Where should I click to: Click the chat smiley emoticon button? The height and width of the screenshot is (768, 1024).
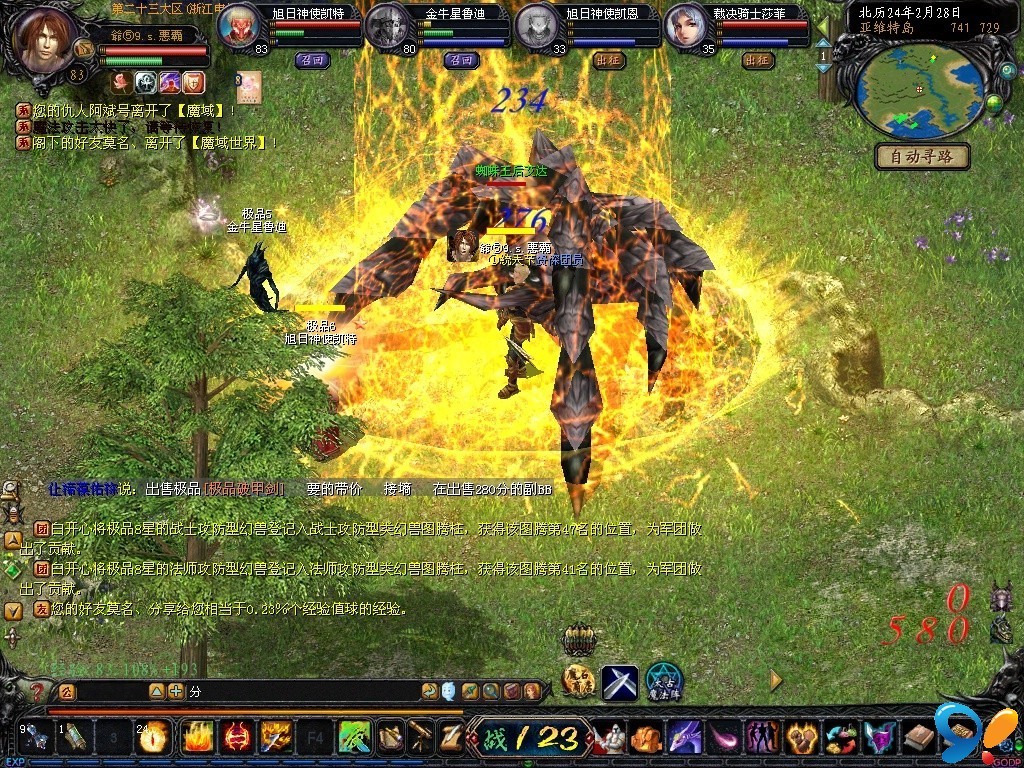pos(449,691)
